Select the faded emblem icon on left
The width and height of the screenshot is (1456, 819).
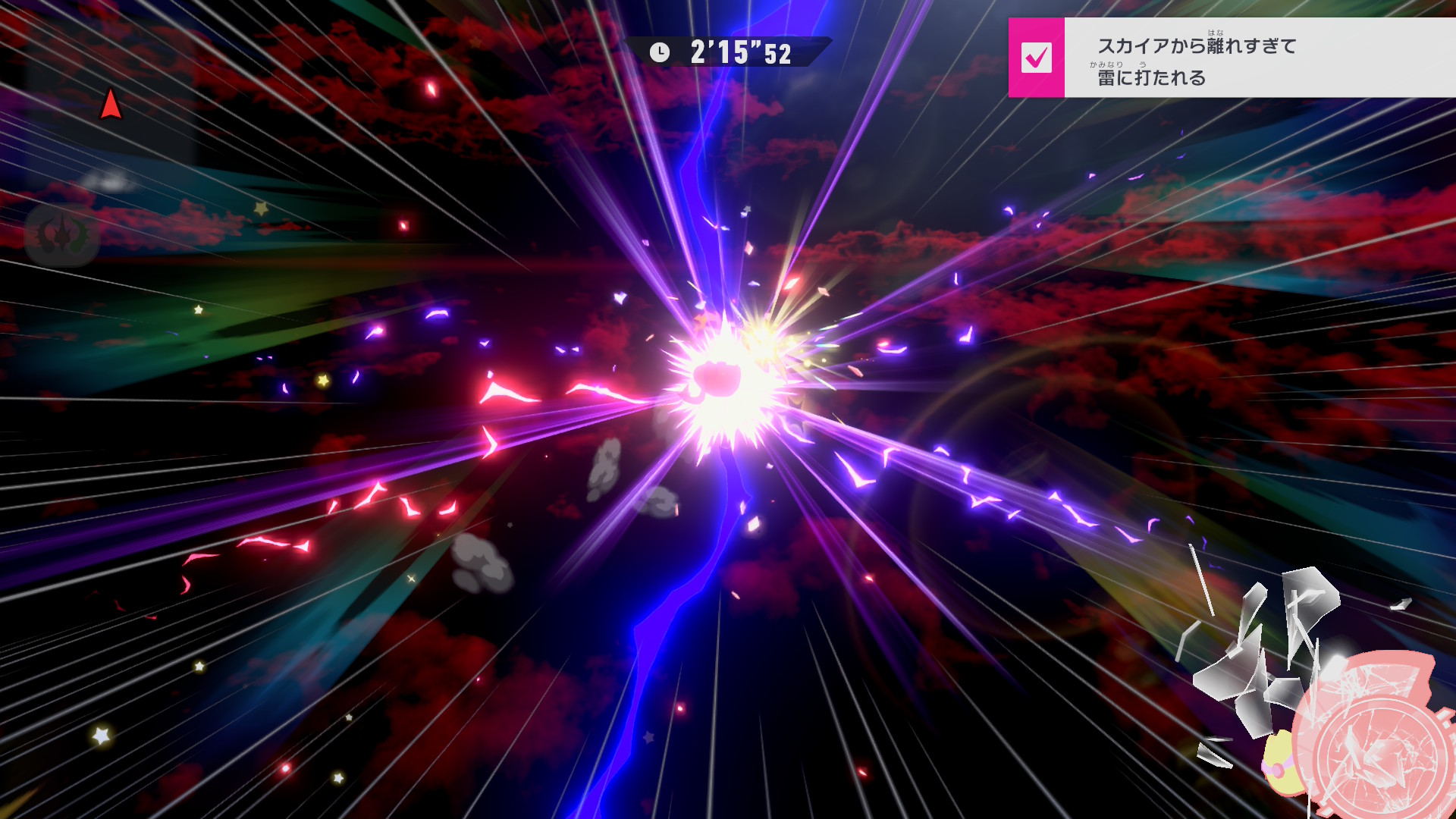click(x=62, y=234)
